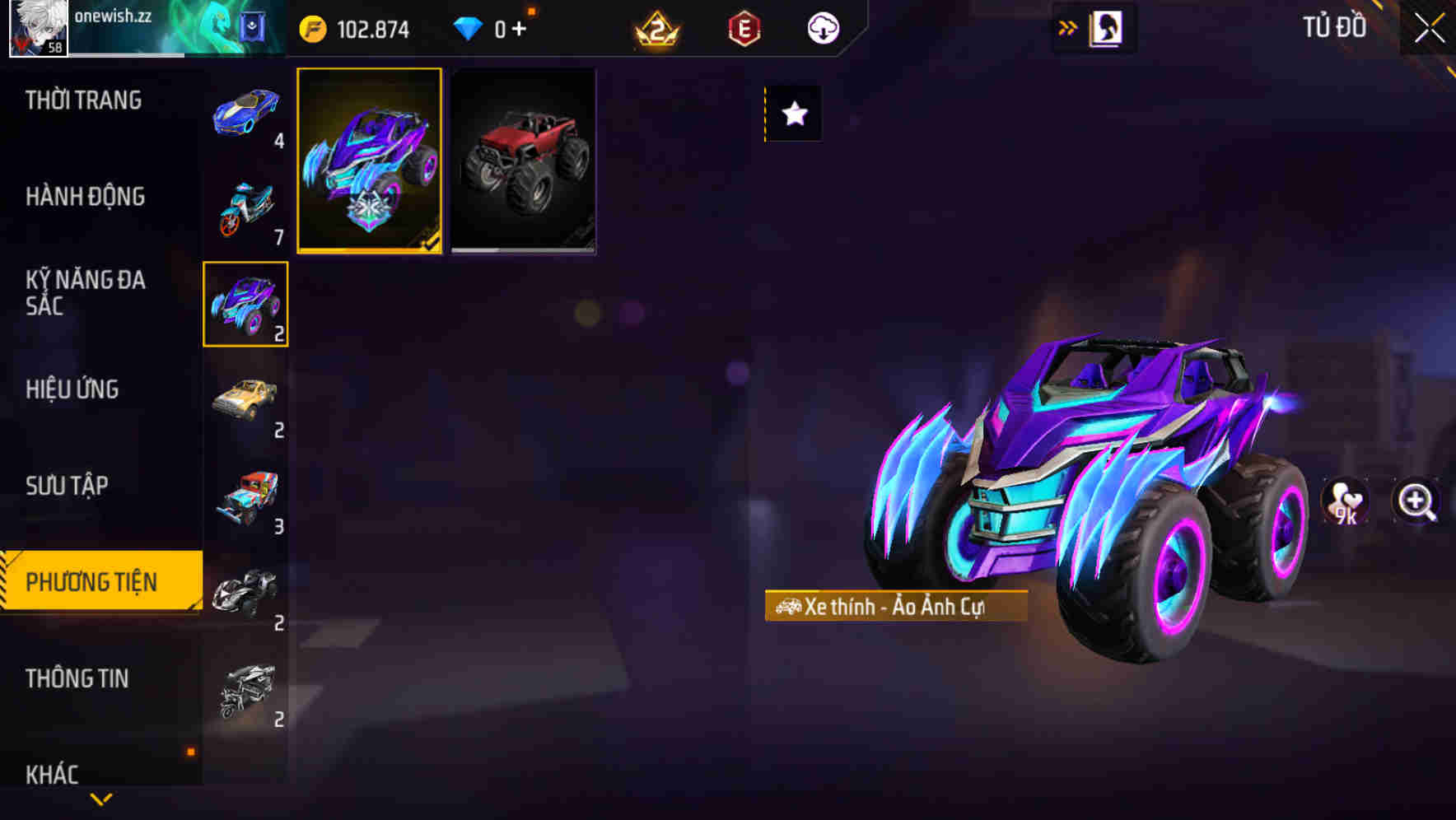
Task: Expand more categories with bottom down chevron
Action: (101, 800)
